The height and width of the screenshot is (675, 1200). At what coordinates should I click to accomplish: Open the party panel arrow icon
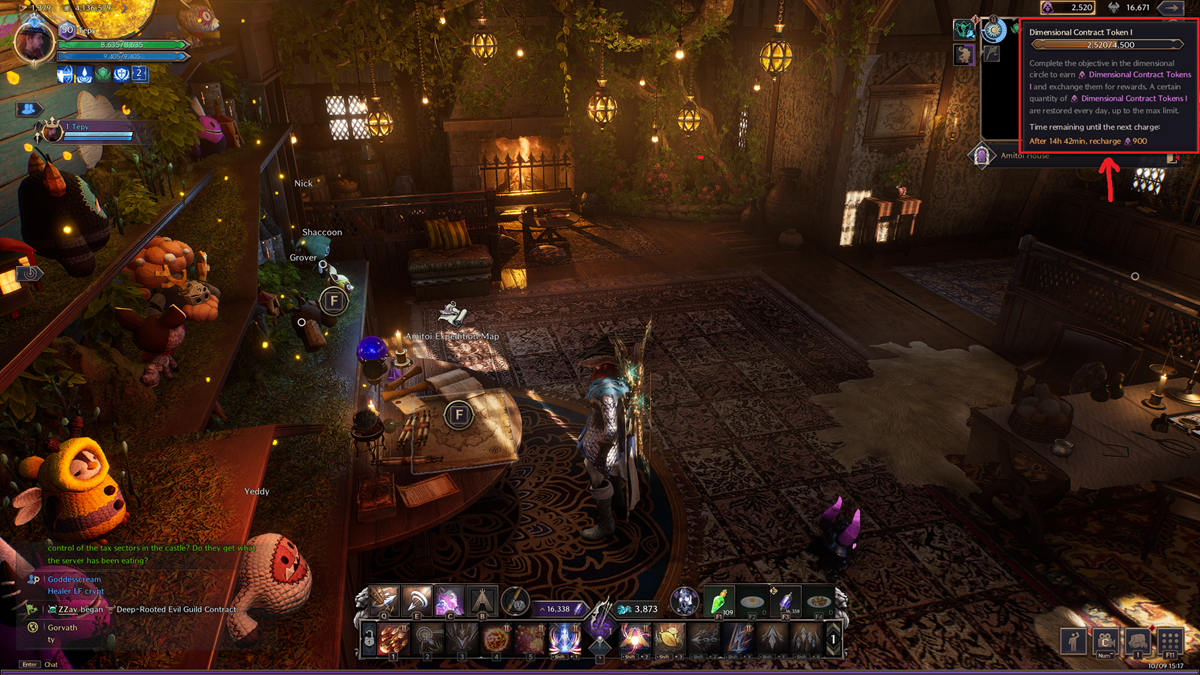(30, 109)
